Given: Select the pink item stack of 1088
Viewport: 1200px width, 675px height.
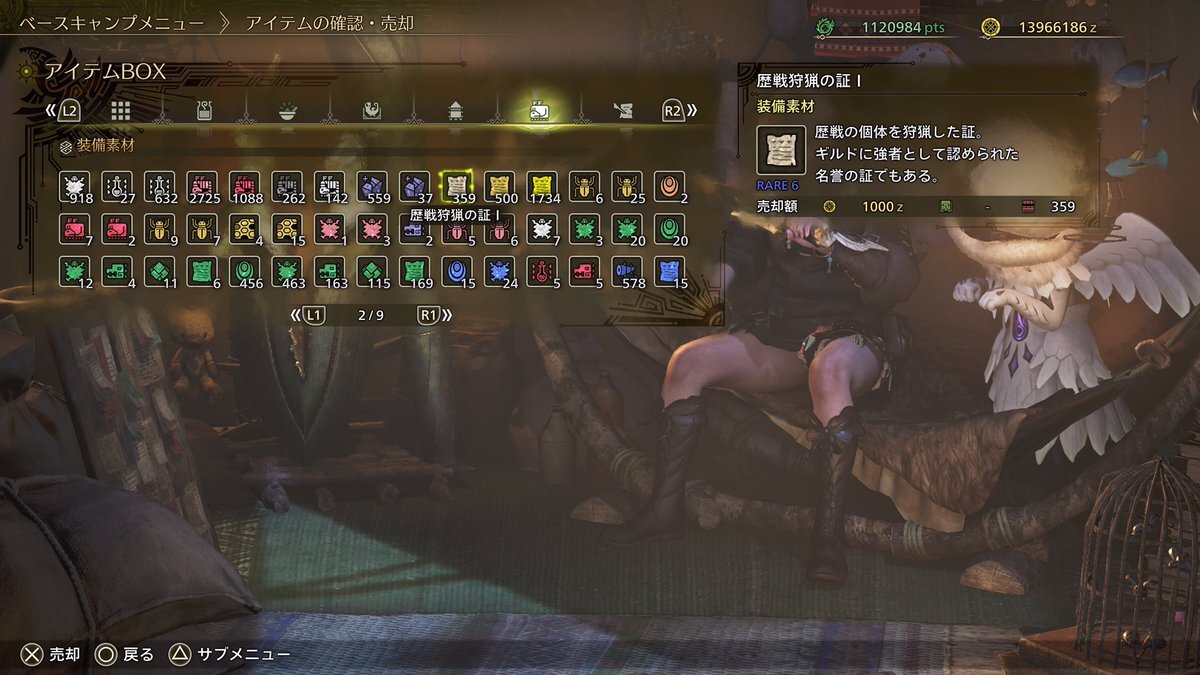Looking at the screenshot, I should (244, 186).
